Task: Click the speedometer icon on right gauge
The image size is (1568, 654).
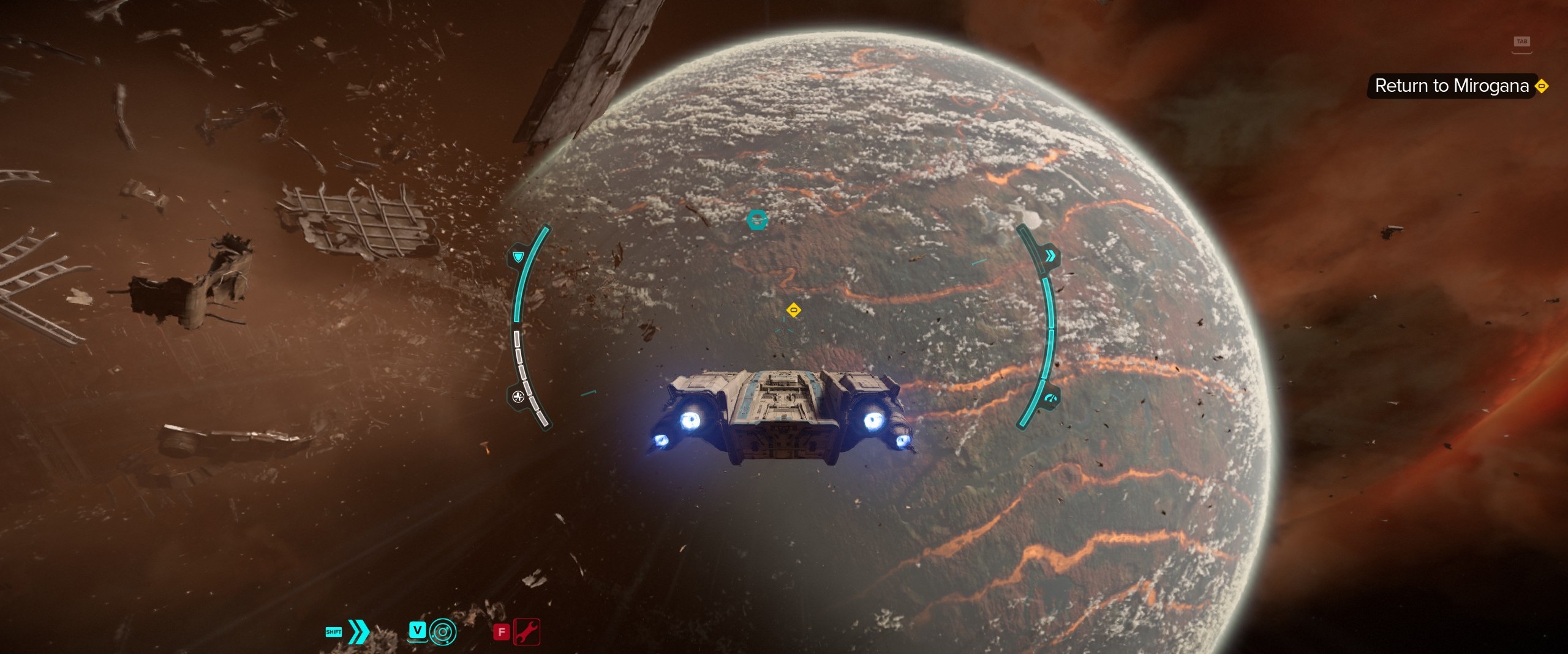Action: (1051, 398)
